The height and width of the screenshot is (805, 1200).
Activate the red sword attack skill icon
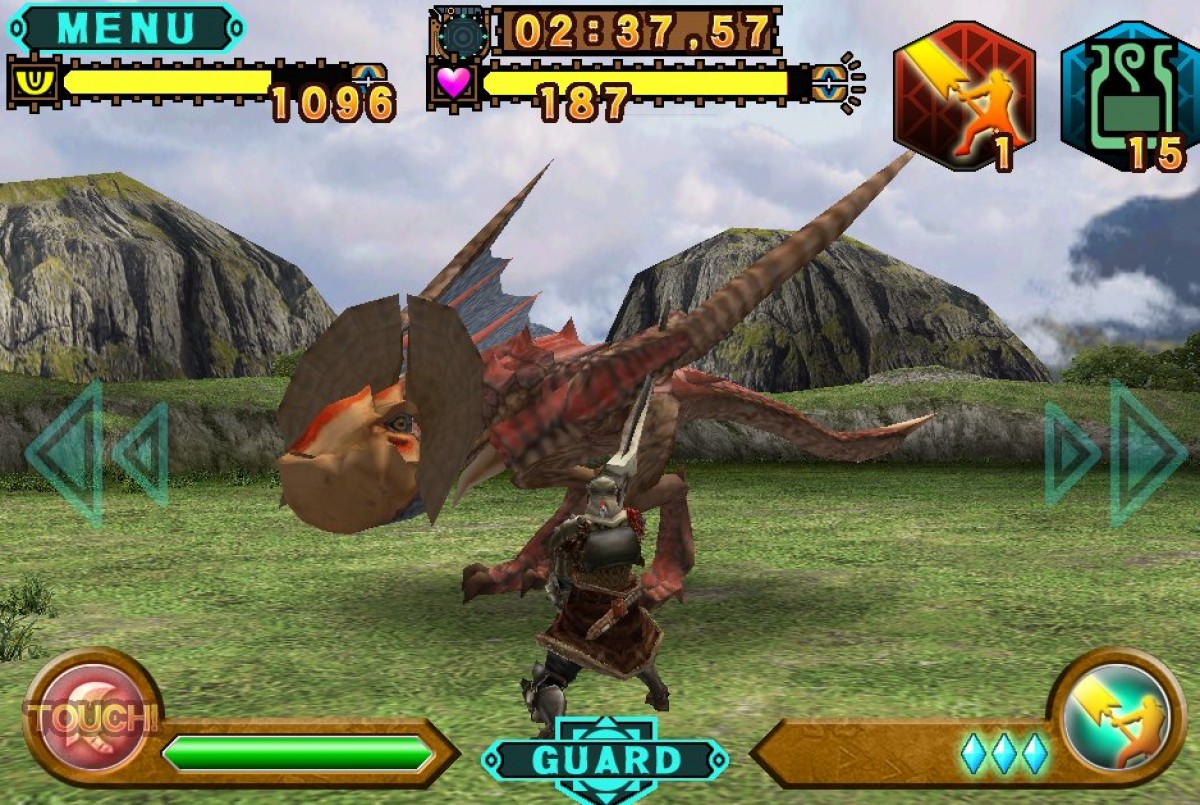[963, 97]
